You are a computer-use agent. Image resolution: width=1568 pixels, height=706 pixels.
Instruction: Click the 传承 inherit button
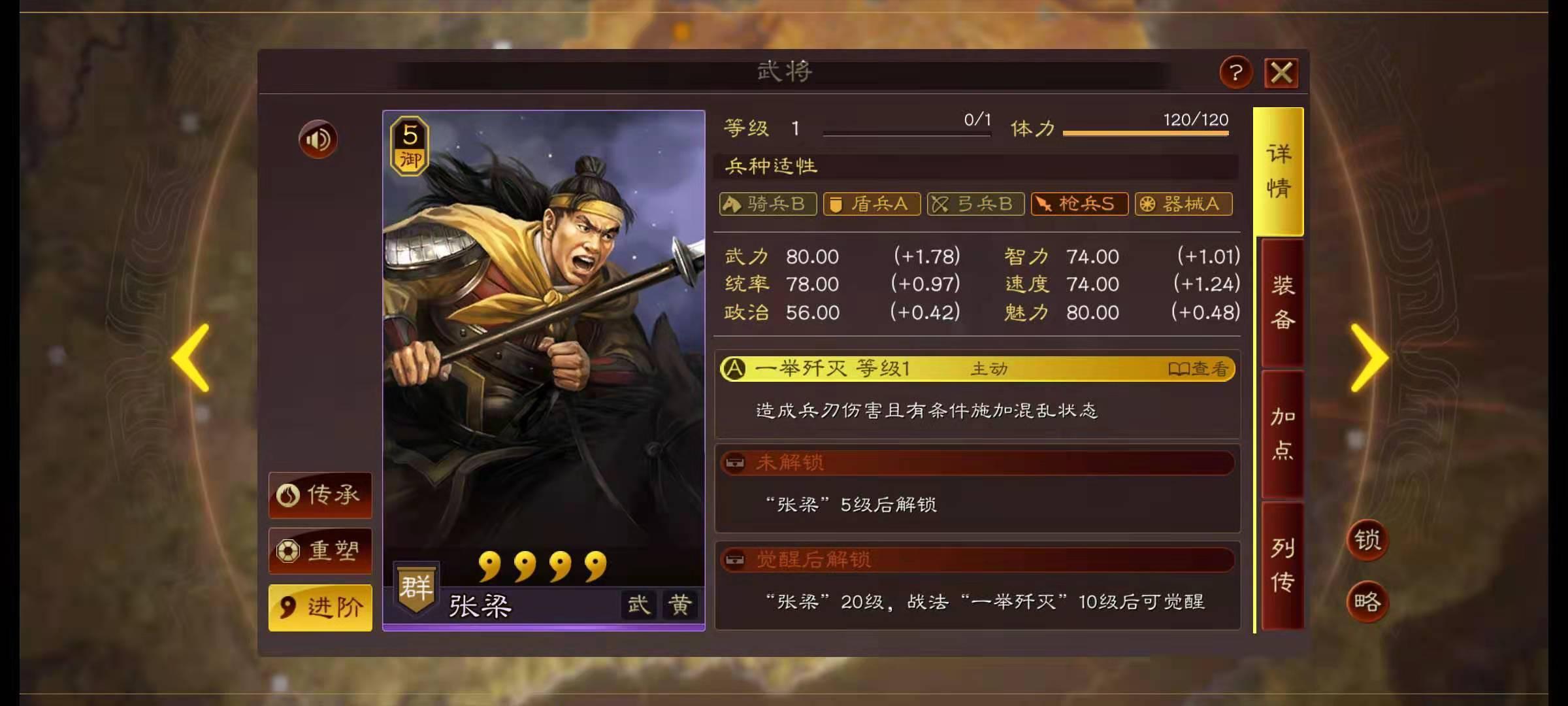tap(319, 496)
